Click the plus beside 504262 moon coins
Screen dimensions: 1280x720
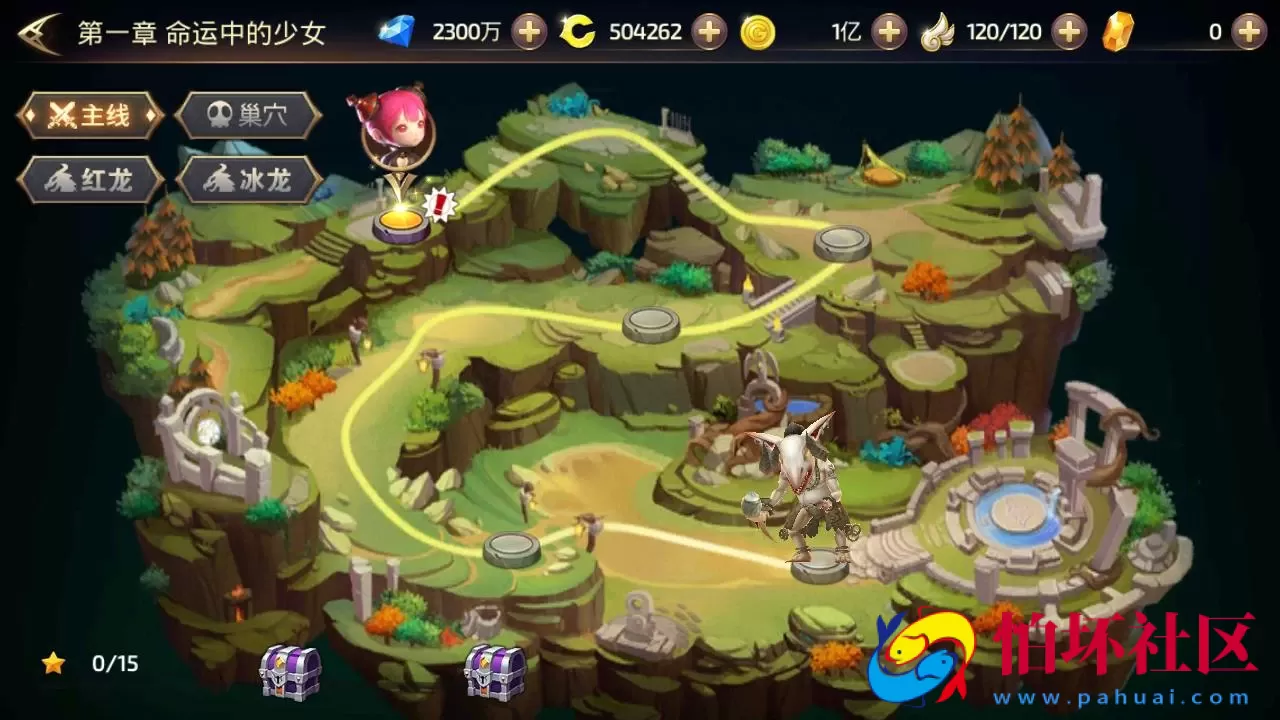[x=709, y=32]
